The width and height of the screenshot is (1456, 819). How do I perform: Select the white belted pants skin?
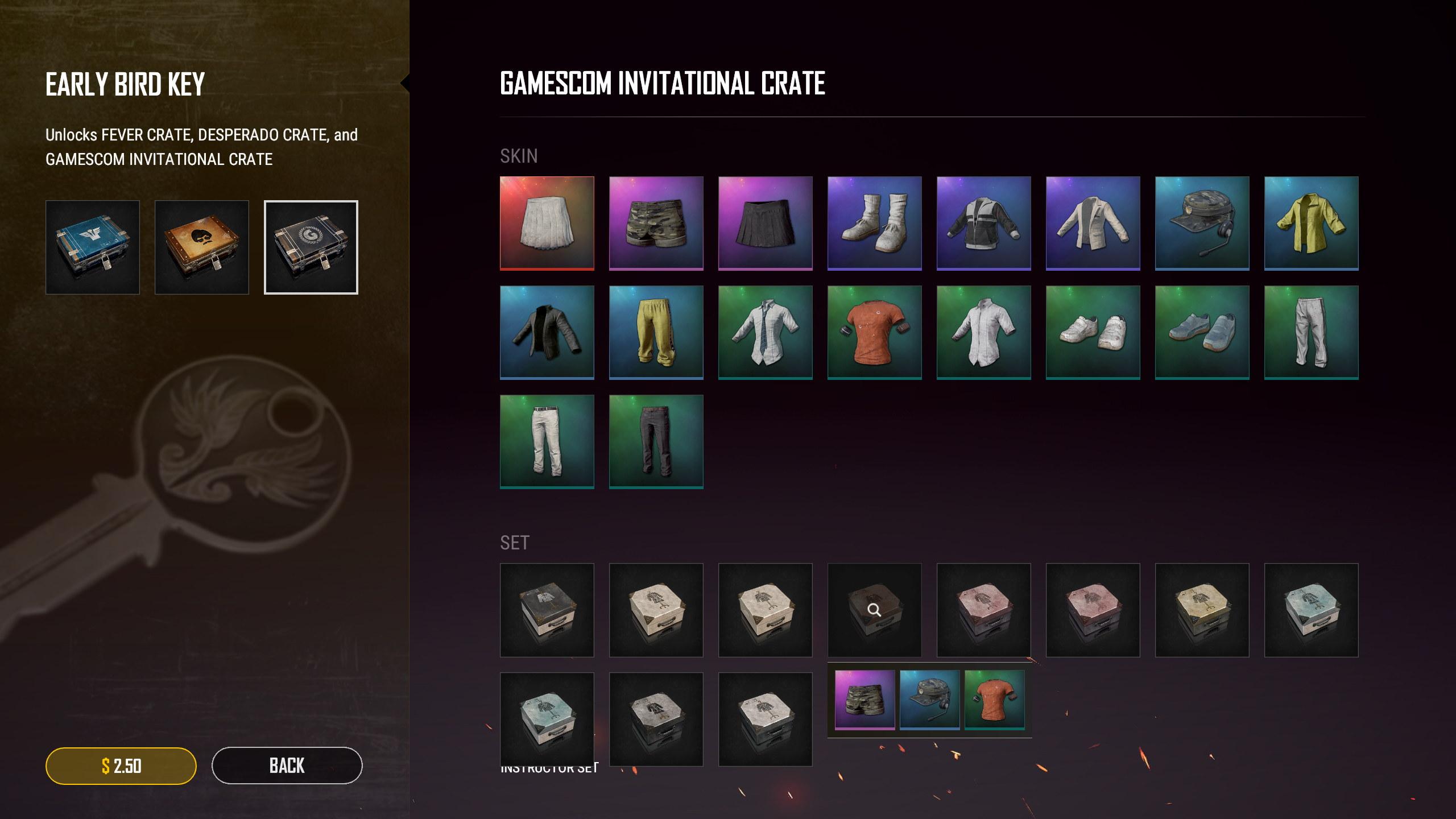pos(547,441)
